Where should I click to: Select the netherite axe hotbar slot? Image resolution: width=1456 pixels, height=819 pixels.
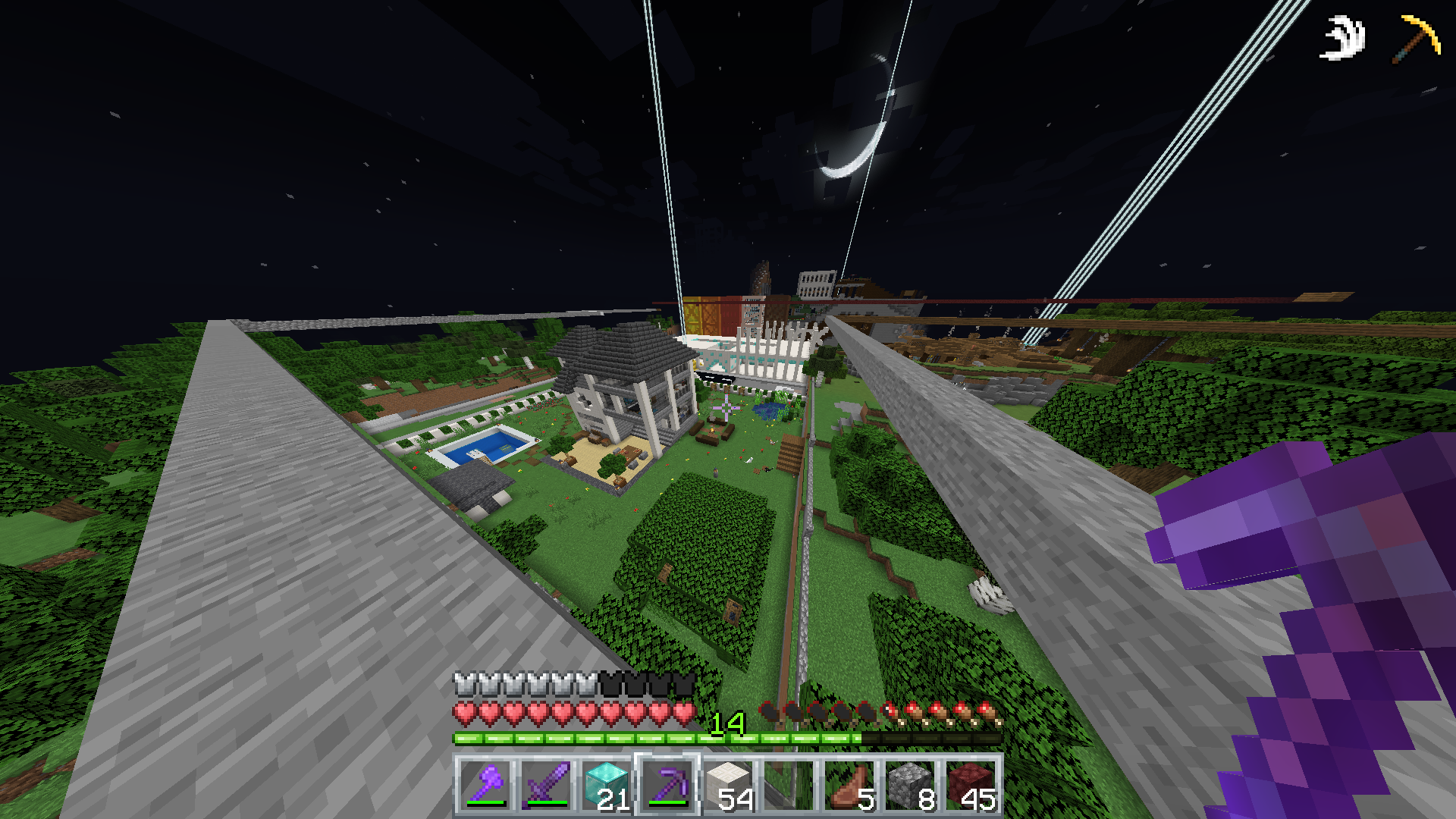(x=485, y=785)
